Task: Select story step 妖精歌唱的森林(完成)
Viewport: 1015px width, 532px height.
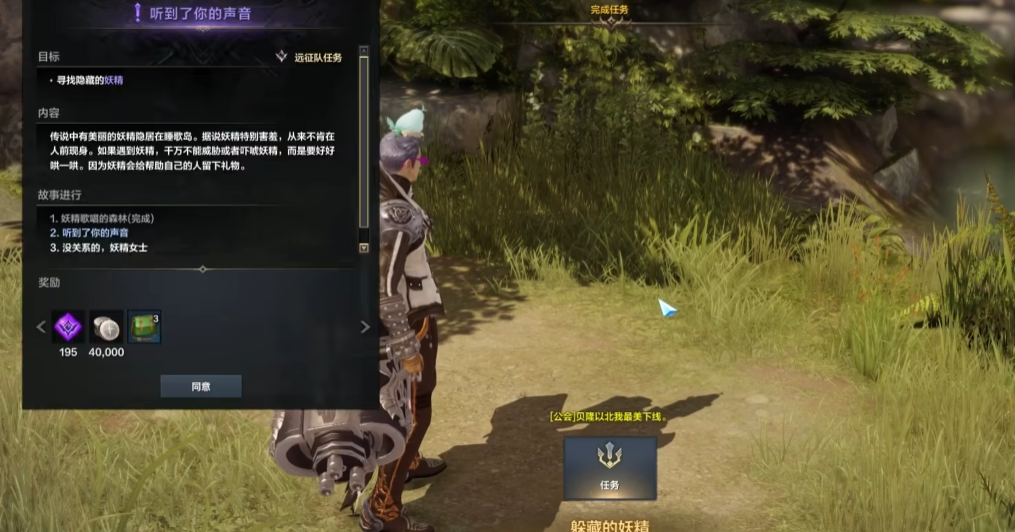Action: pyautogui.click(x=100, y=218)
